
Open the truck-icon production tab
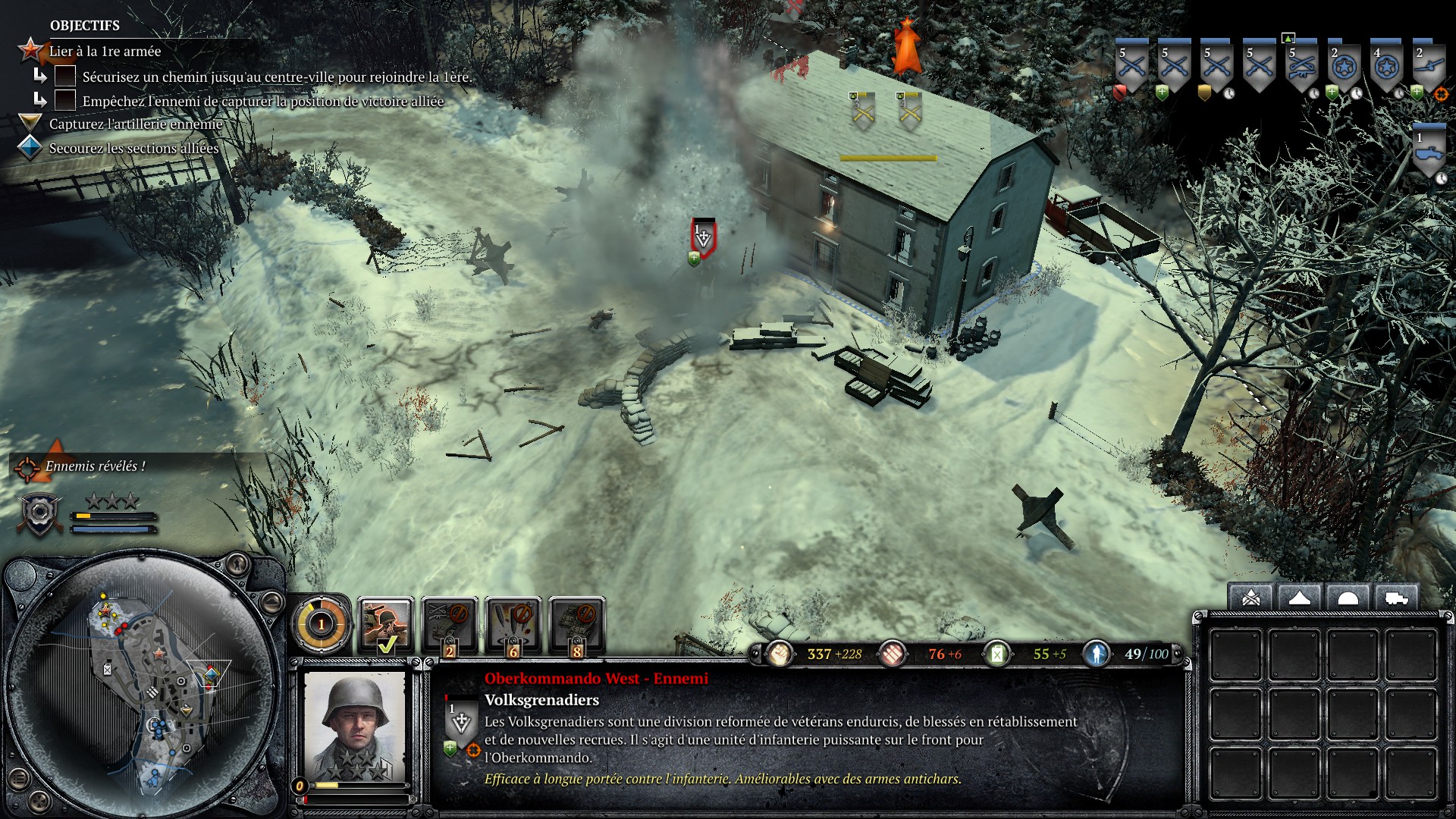click(1395, 598)
